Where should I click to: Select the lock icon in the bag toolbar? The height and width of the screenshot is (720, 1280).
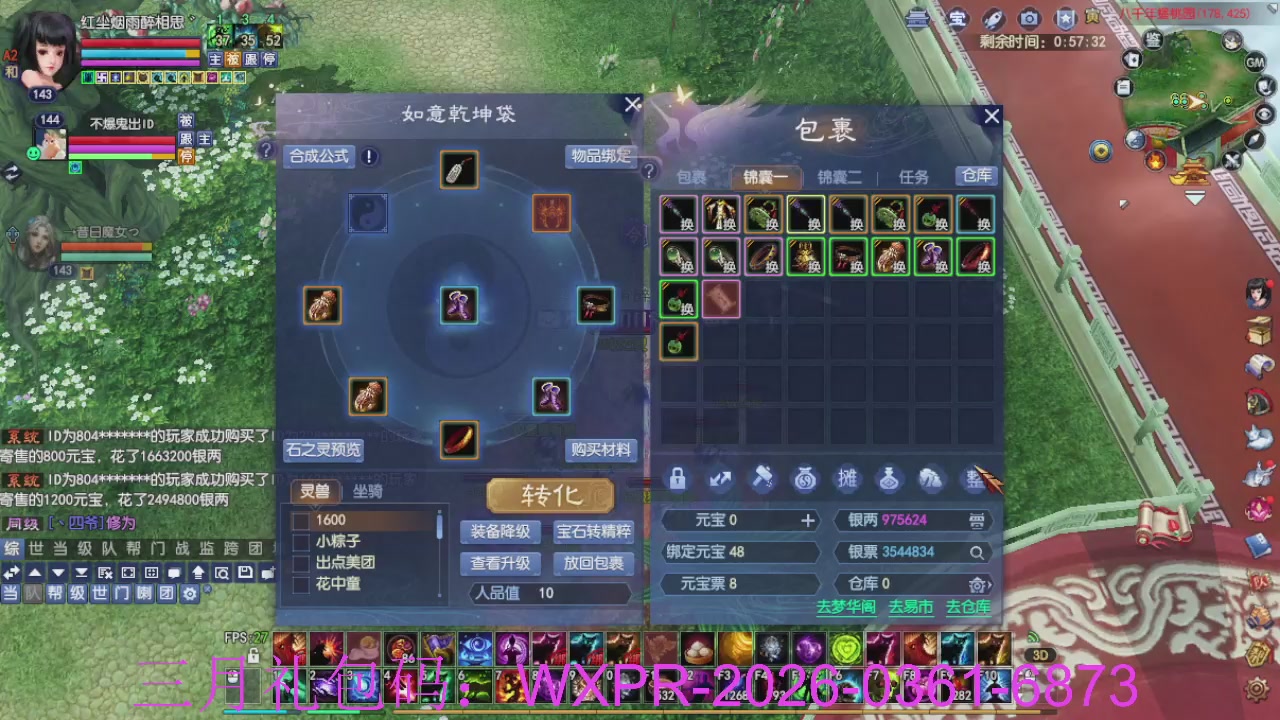(676, 480)
